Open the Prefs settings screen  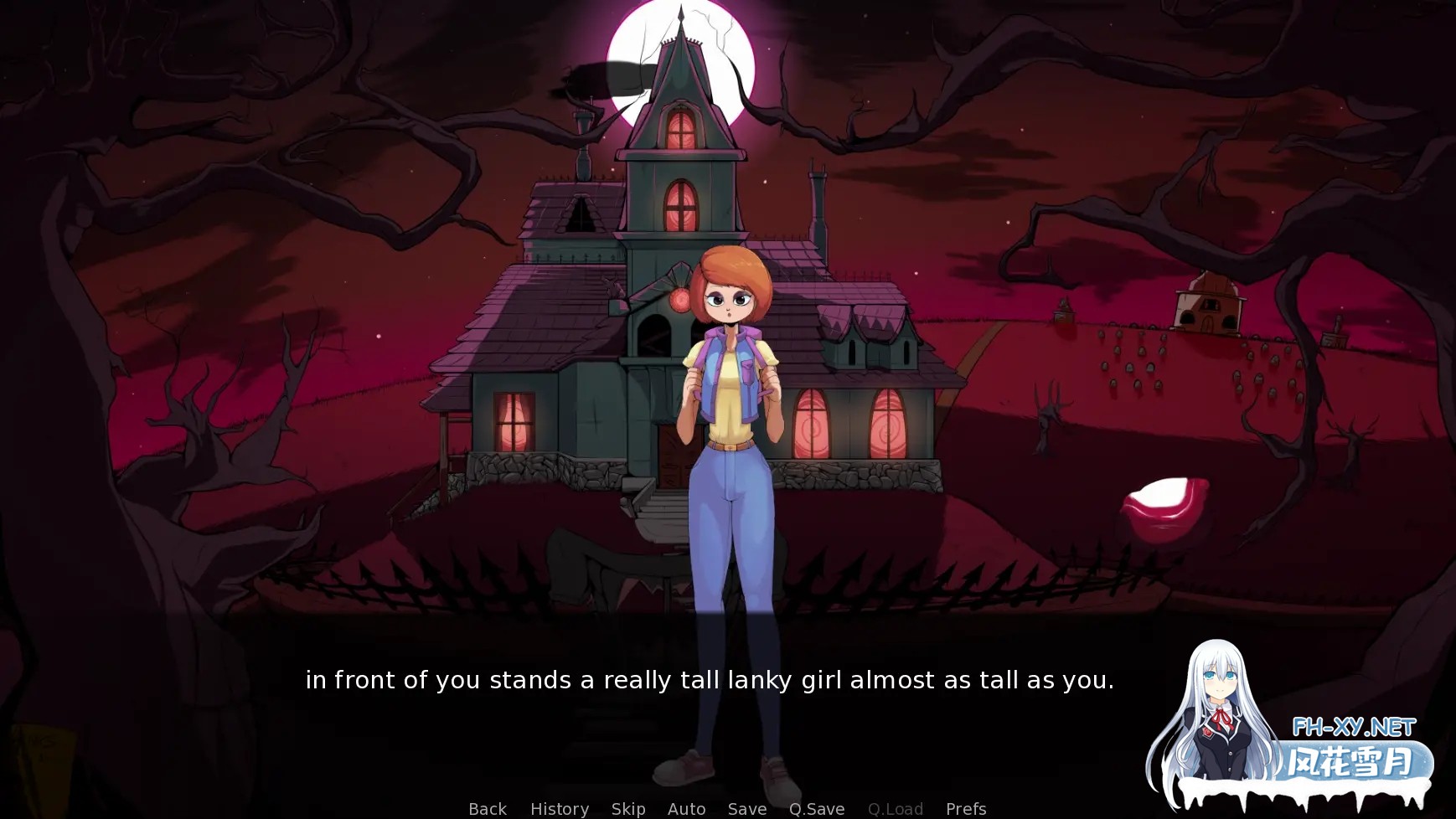(965, 807)
